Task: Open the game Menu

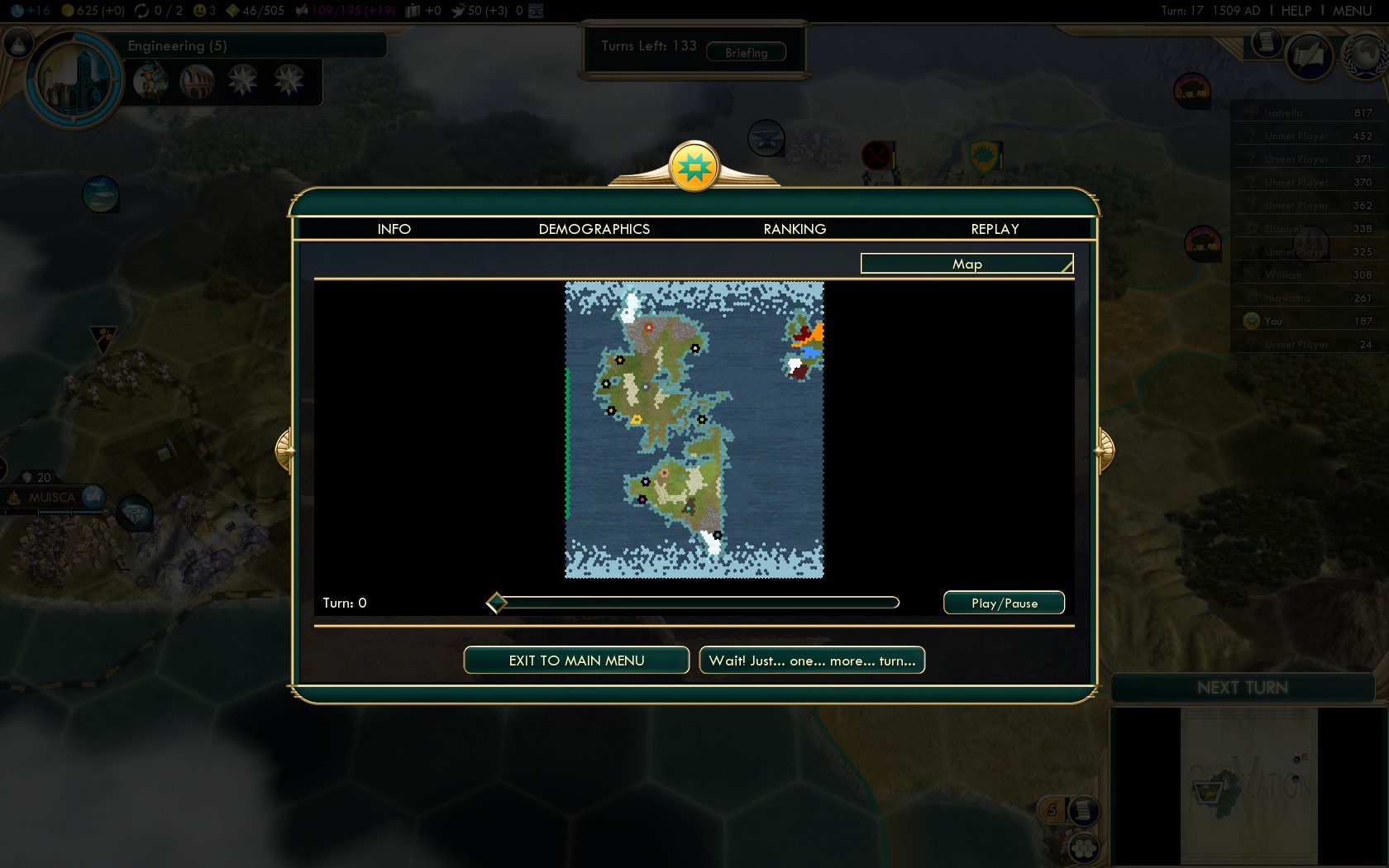Action: point(1352,11)
